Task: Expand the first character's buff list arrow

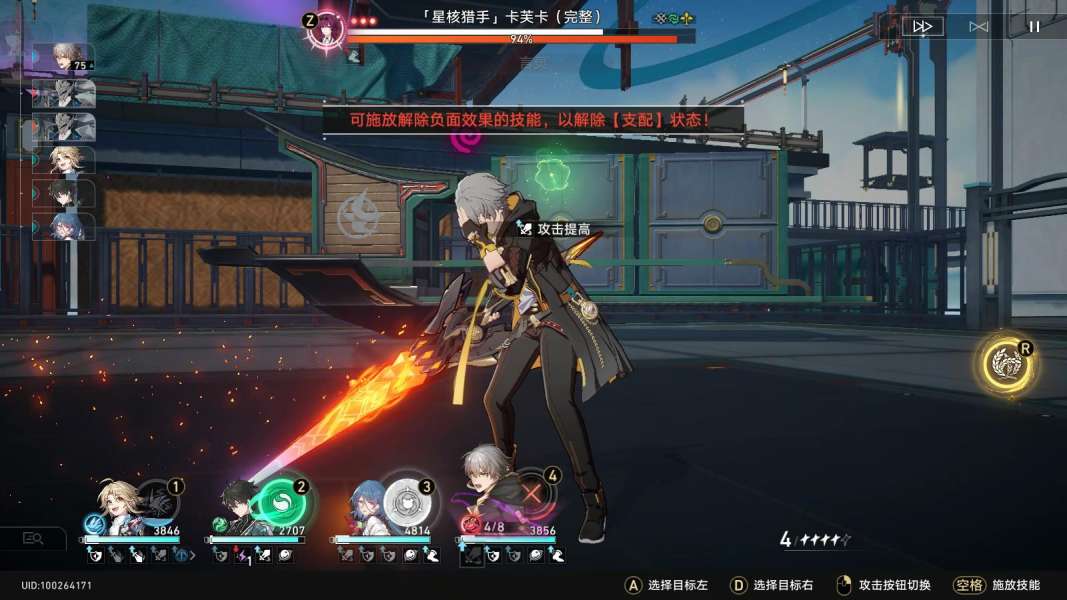Action: 193,554
